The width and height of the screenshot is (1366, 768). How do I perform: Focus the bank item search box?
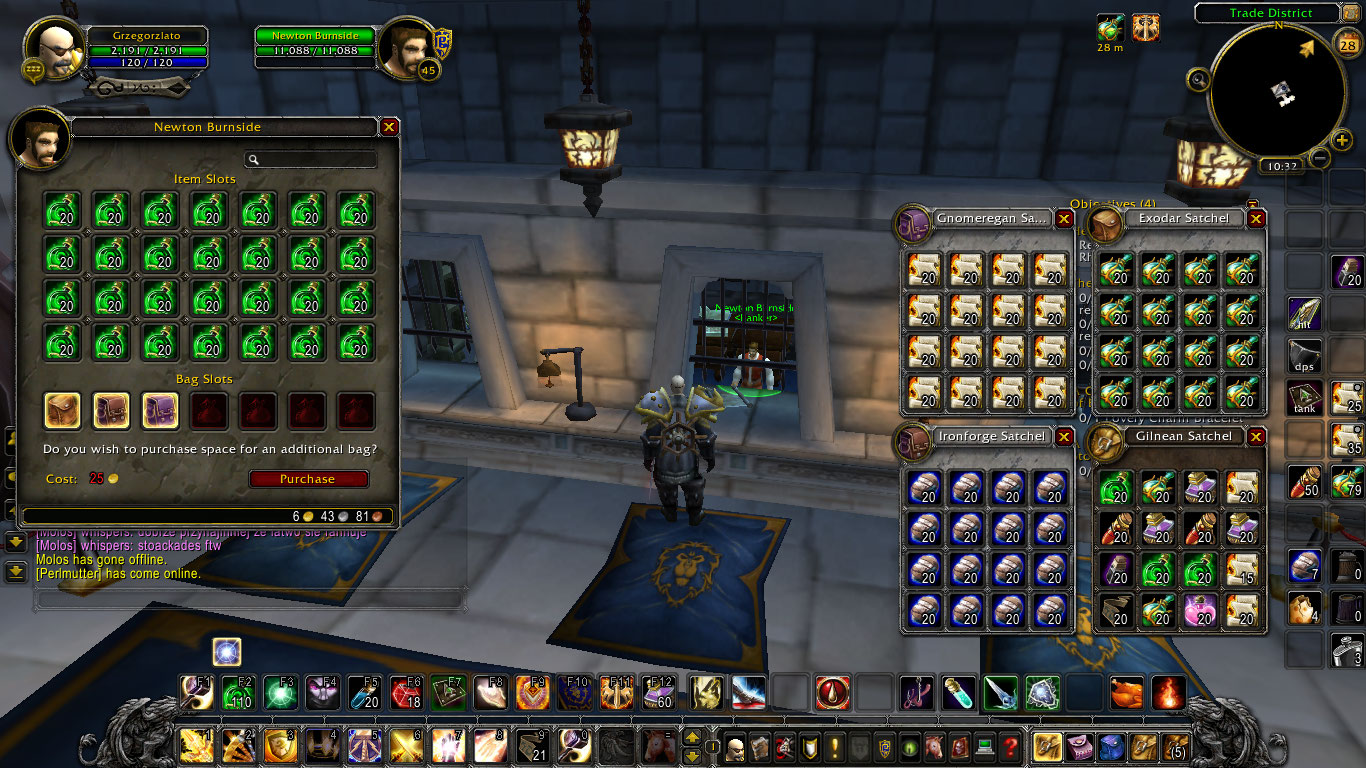[311, 159]
